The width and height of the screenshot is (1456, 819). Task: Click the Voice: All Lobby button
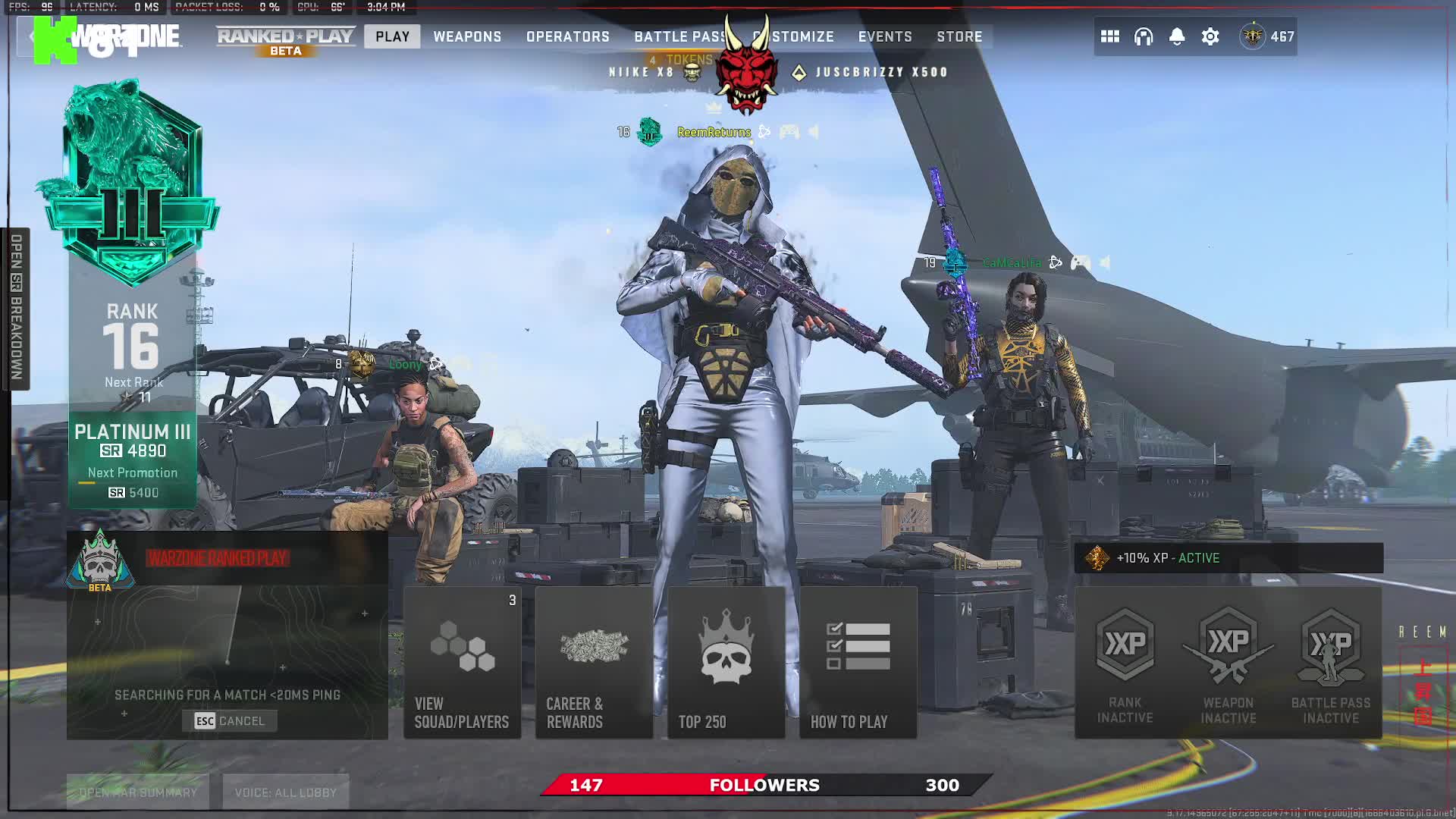pyautogui.click(x=286, y=792)
